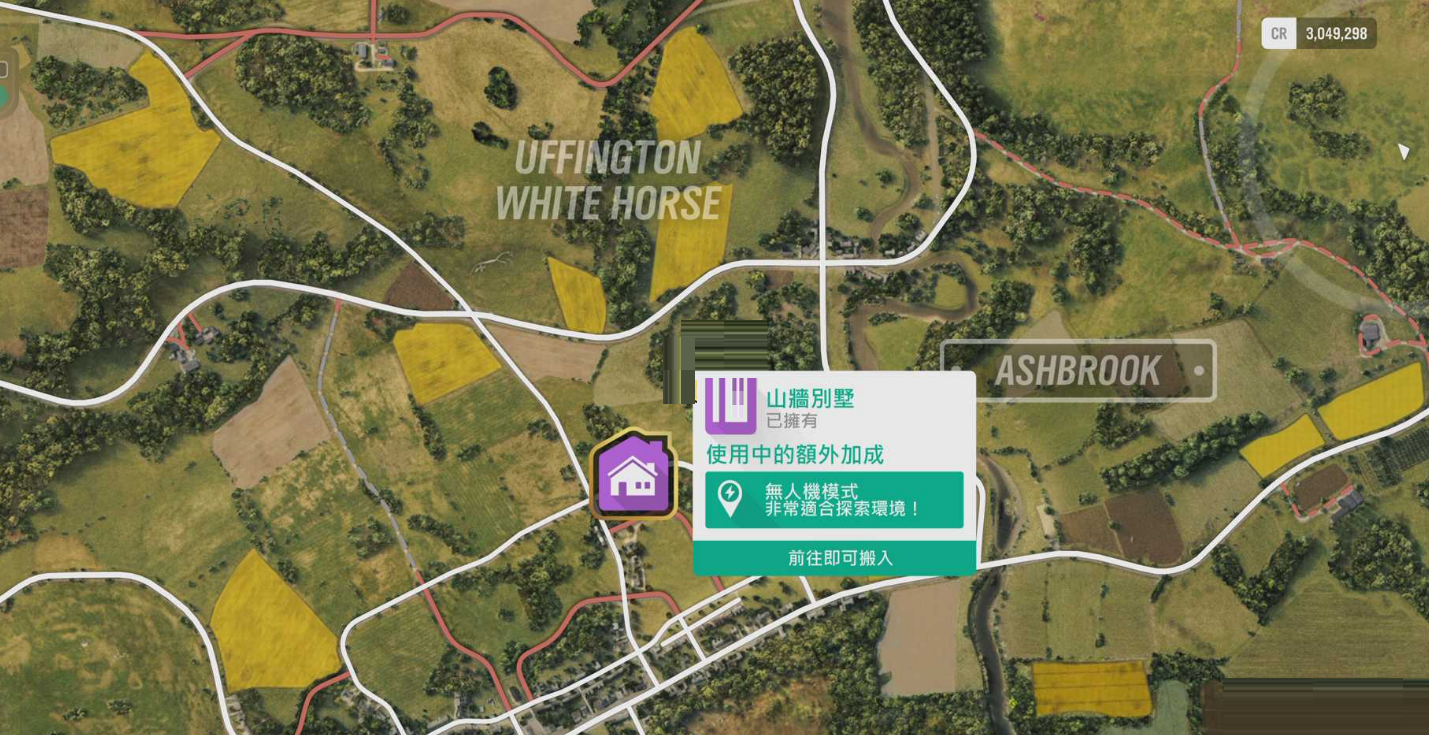1429x735 pixels.
Task: Expand the right dot beside ASHBROOK label
Action: [1198, 371]
